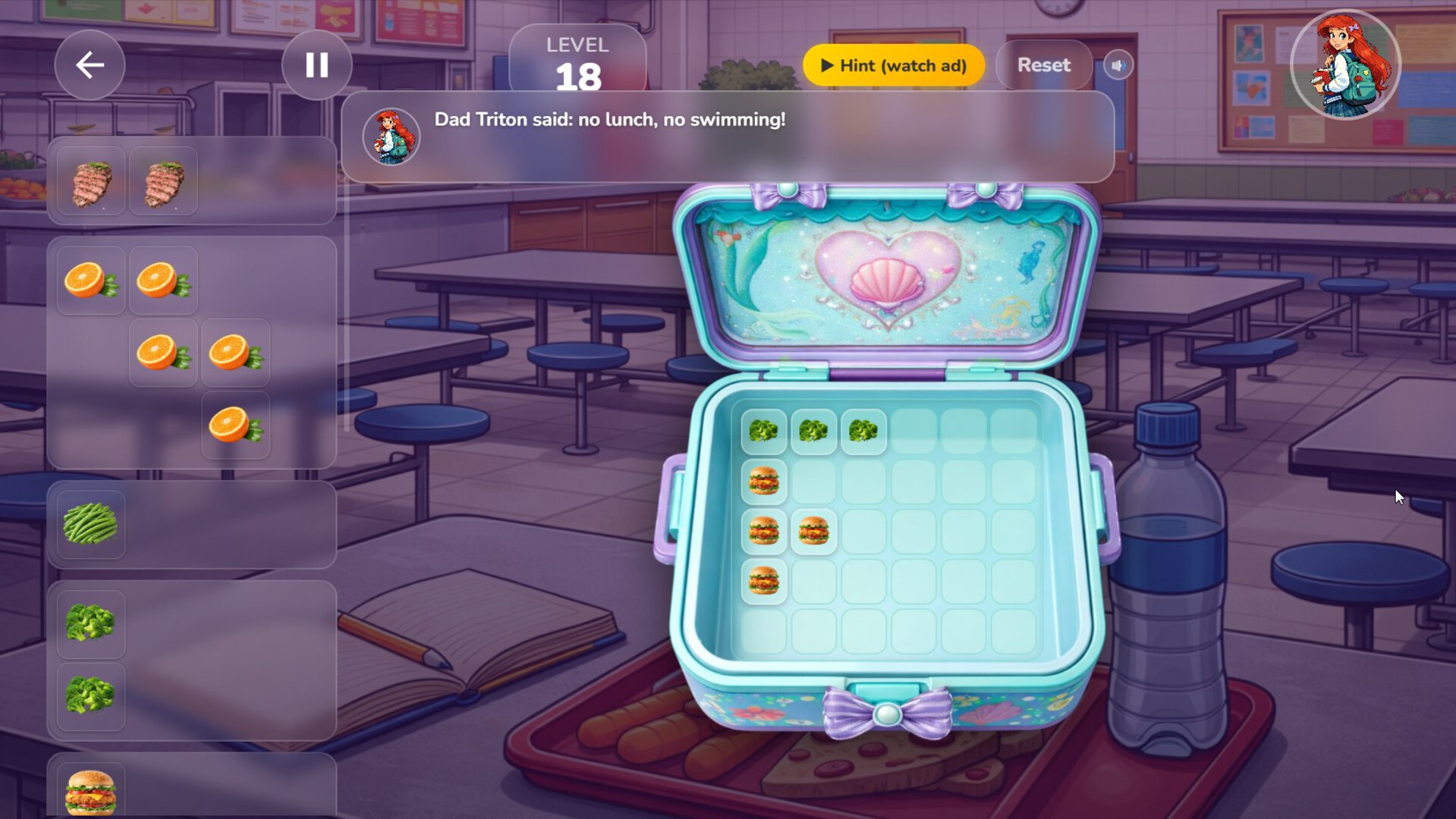Click Ariel's avatar beside the message
The height and width of the screenshot is (819, 1456).
pyautogui.click(x=390, y=136)
